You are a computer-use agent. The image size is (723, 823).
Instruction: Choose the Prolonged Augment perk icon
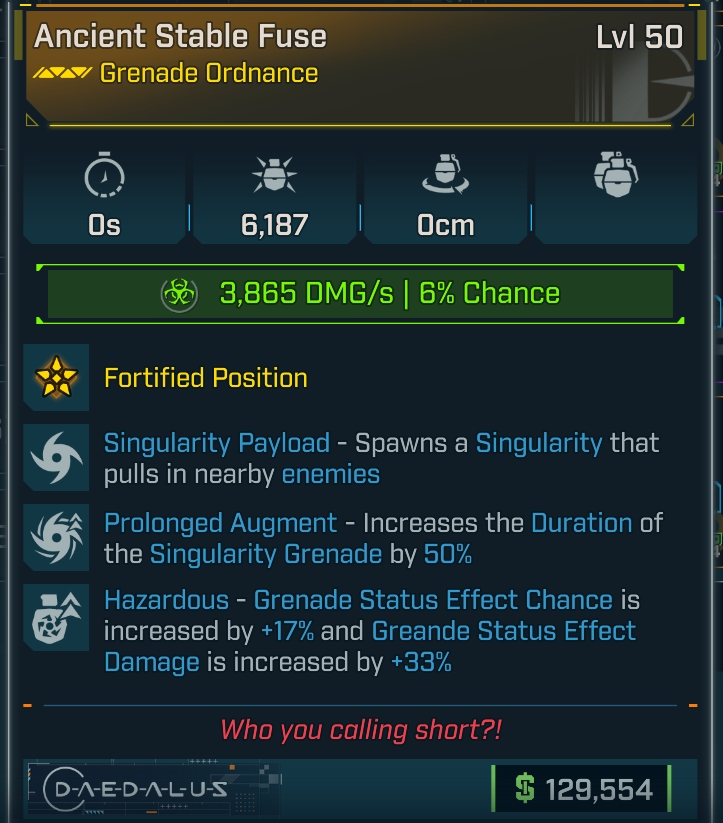coord(56,537)
